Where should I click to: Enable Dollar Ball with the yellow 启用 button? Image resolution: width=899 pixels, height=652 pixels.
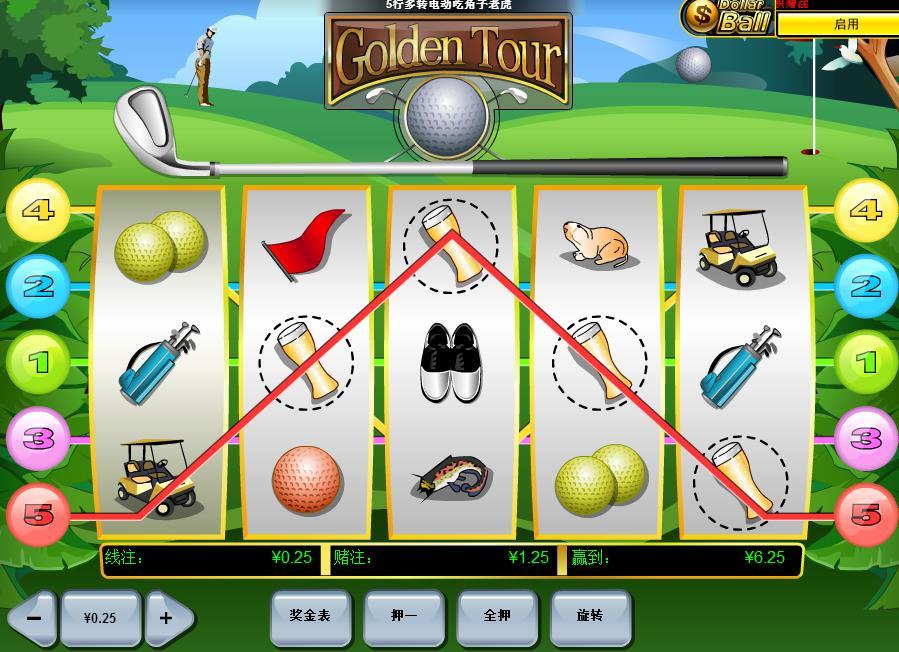point(845,24)
